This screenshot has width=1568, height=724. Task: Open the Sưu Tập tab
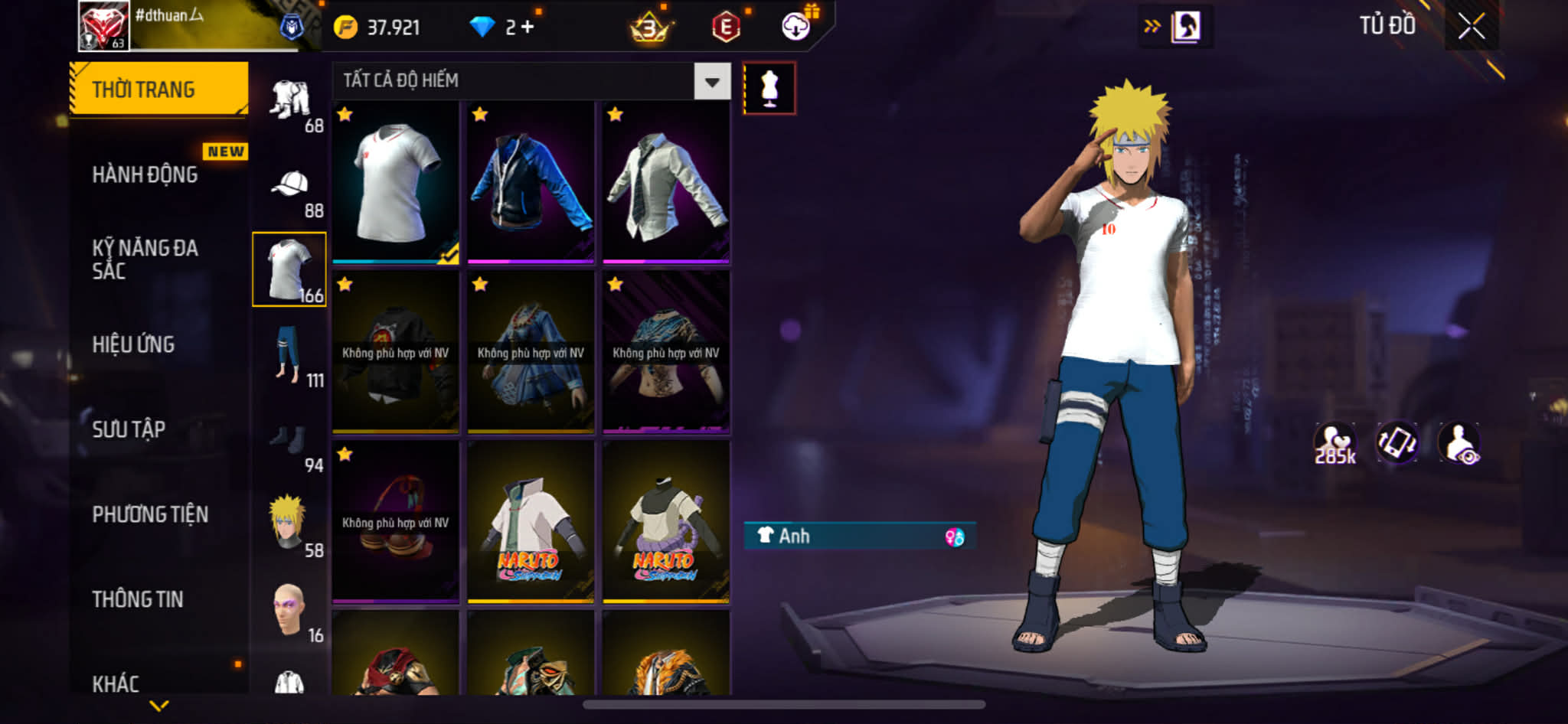[129, 429]
